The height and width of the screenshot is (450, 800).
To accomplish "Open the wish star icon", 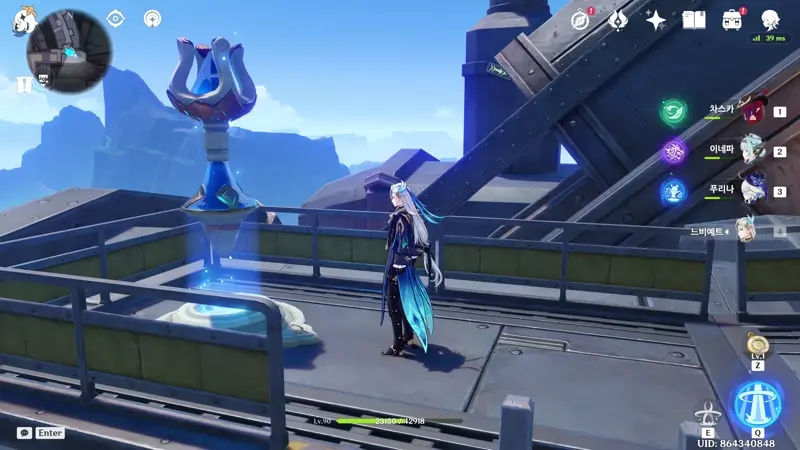I will tap(656, 19).
